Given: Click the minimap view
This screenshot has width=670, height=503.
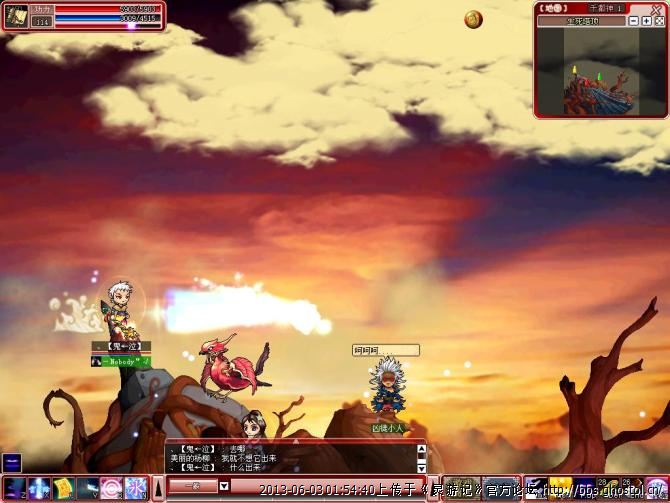Looking at the screenshot, I should point(598,68).
